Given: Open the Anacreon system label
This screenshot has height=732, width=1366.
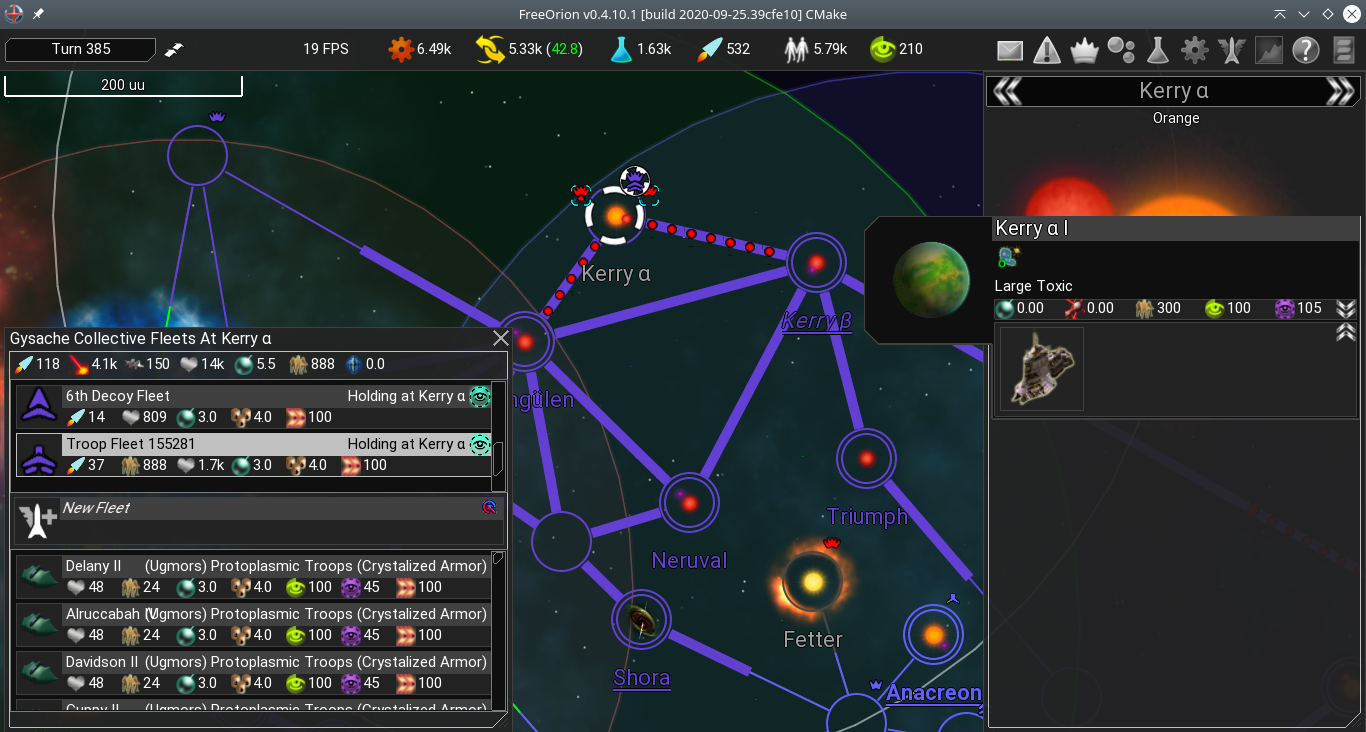Looking at the screenshot, I should click(x=933, y=693).
